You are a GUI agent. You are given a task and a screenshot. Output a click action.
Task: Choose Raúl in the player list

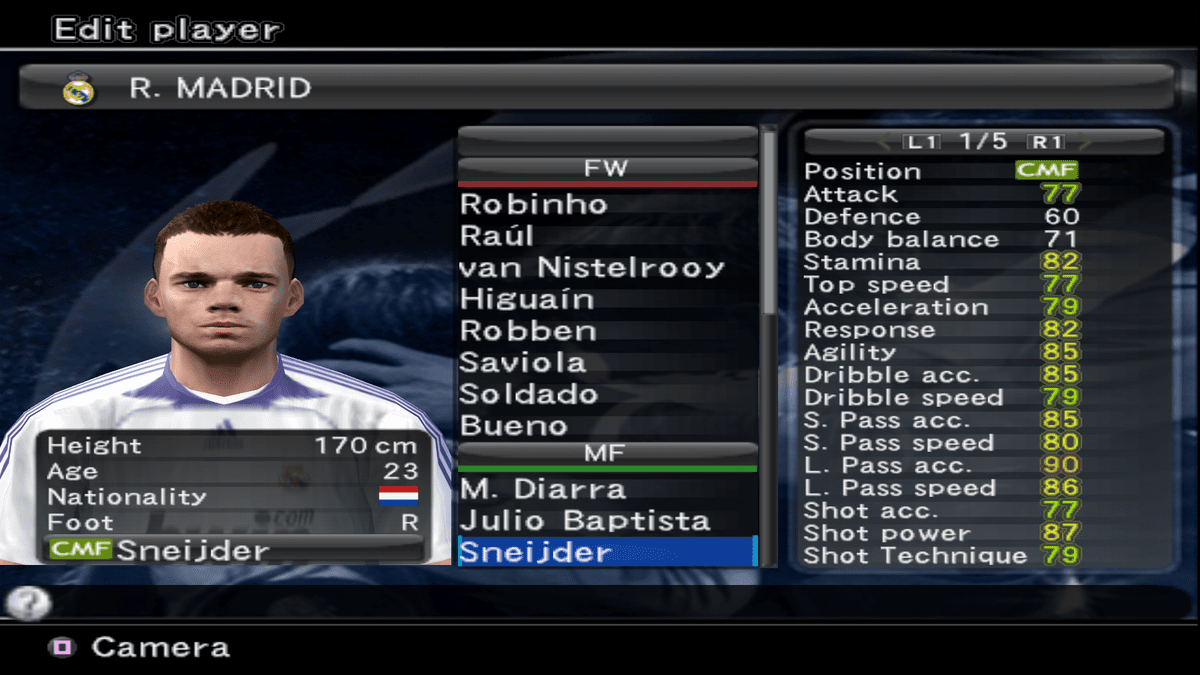coord(497,236)
